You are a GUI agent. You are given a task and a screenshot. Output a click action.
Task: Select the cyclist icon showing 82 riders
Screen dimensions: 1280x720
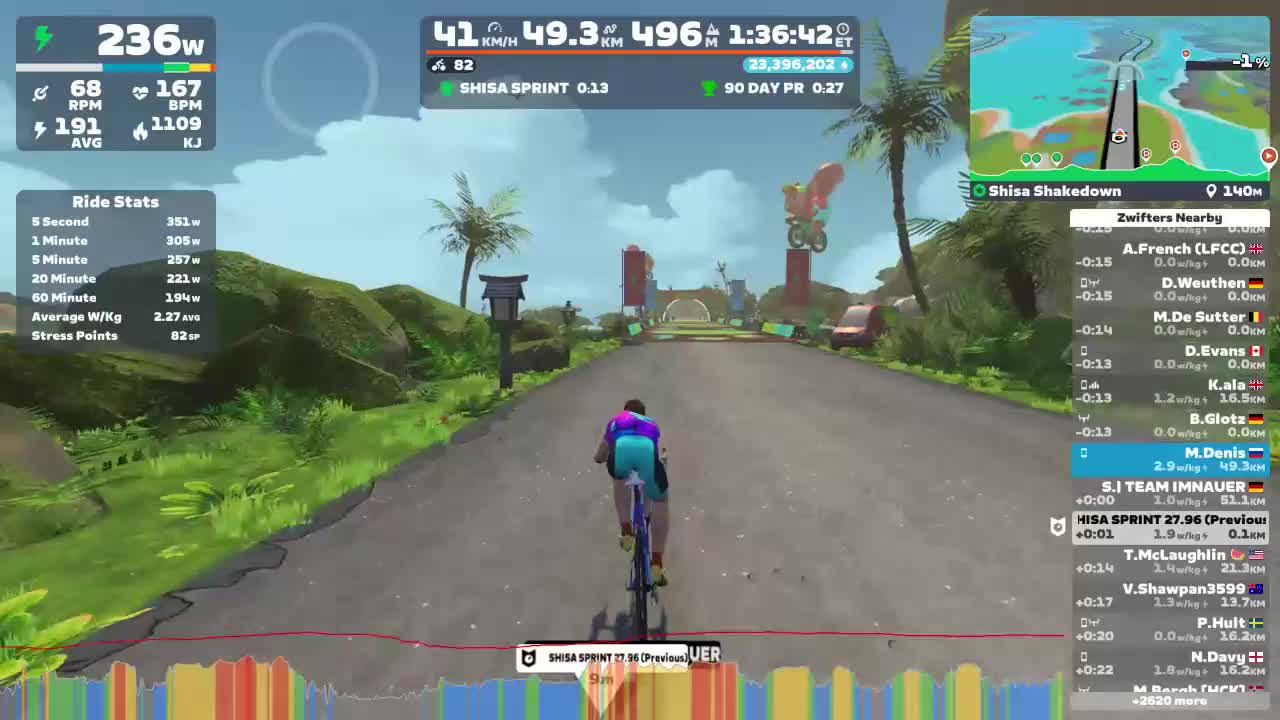pyautogui.click(x=438, y=65)
